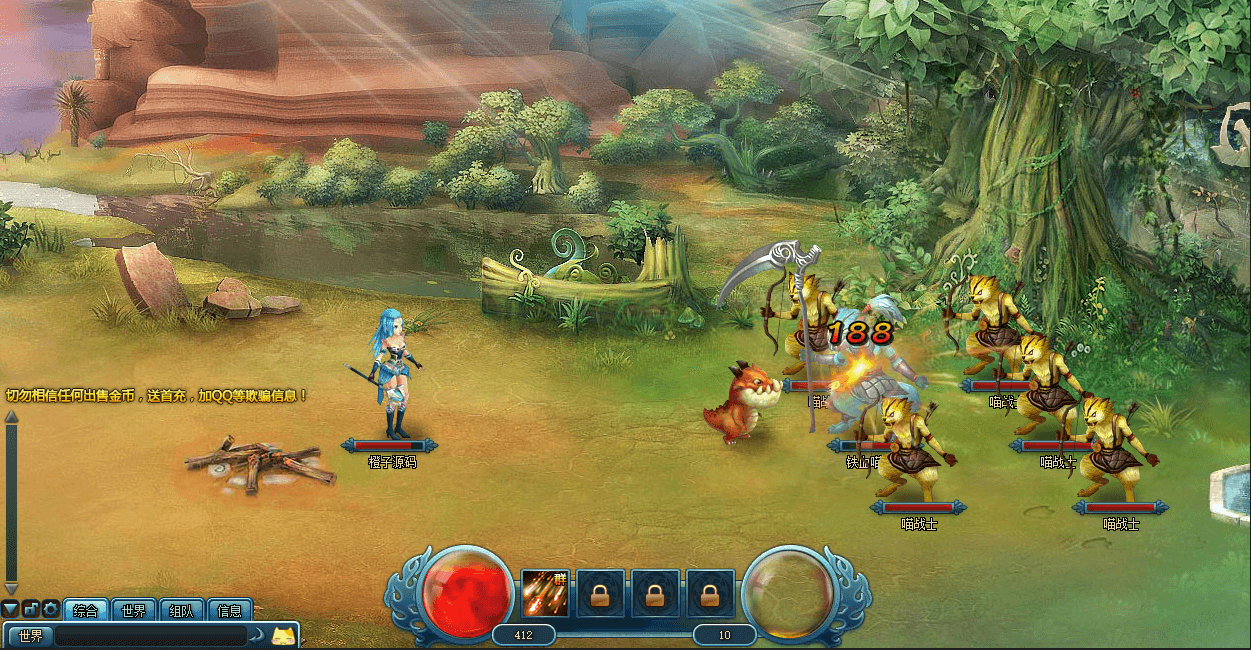The height and width of the screenshot is (650, 1251).
Task: Open the 组队 team chat tab
Action: tap(181, 610)
